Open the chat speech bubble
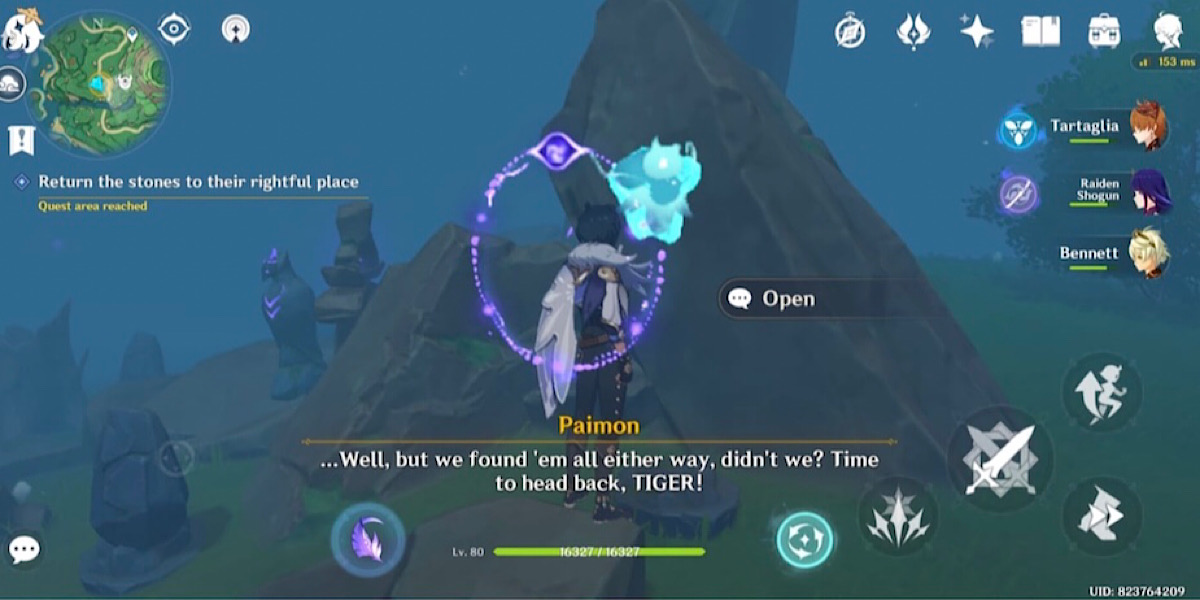 pos(24,548)
